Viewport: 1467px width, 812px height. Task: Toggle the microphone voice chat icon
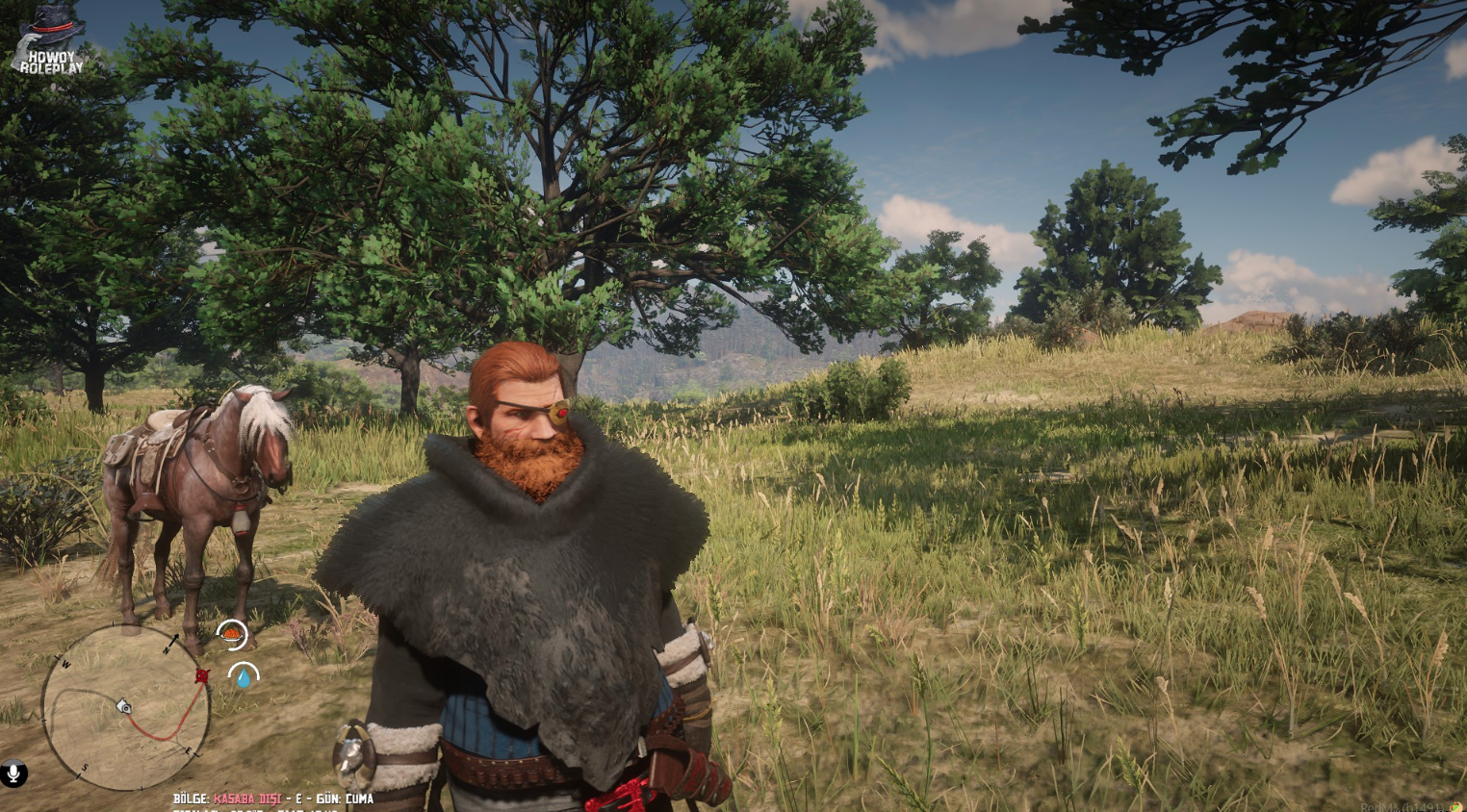pos(13,772)
